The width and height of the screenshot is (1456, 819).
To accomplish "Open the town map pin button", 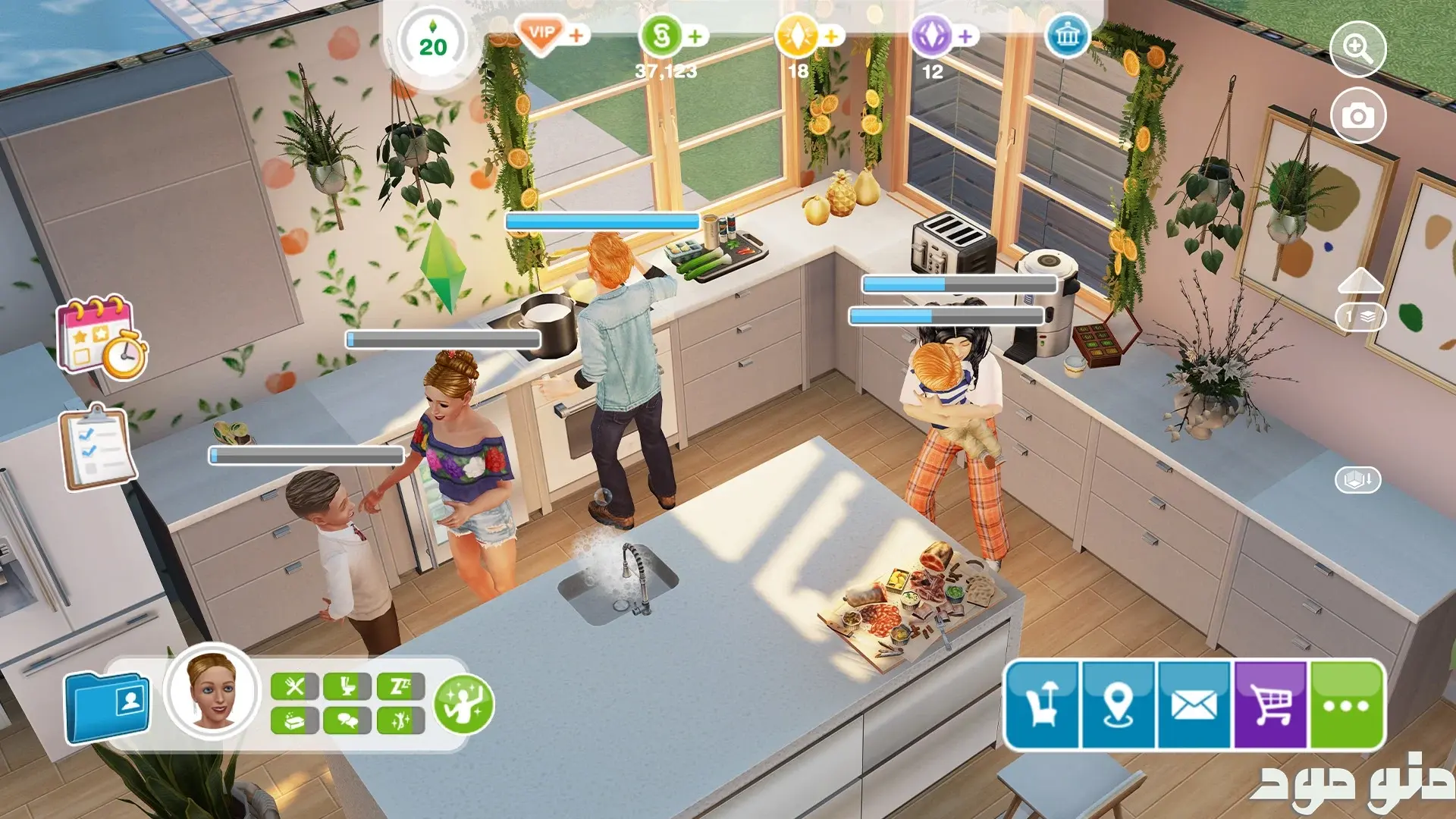I will (x=1118, y=704).
